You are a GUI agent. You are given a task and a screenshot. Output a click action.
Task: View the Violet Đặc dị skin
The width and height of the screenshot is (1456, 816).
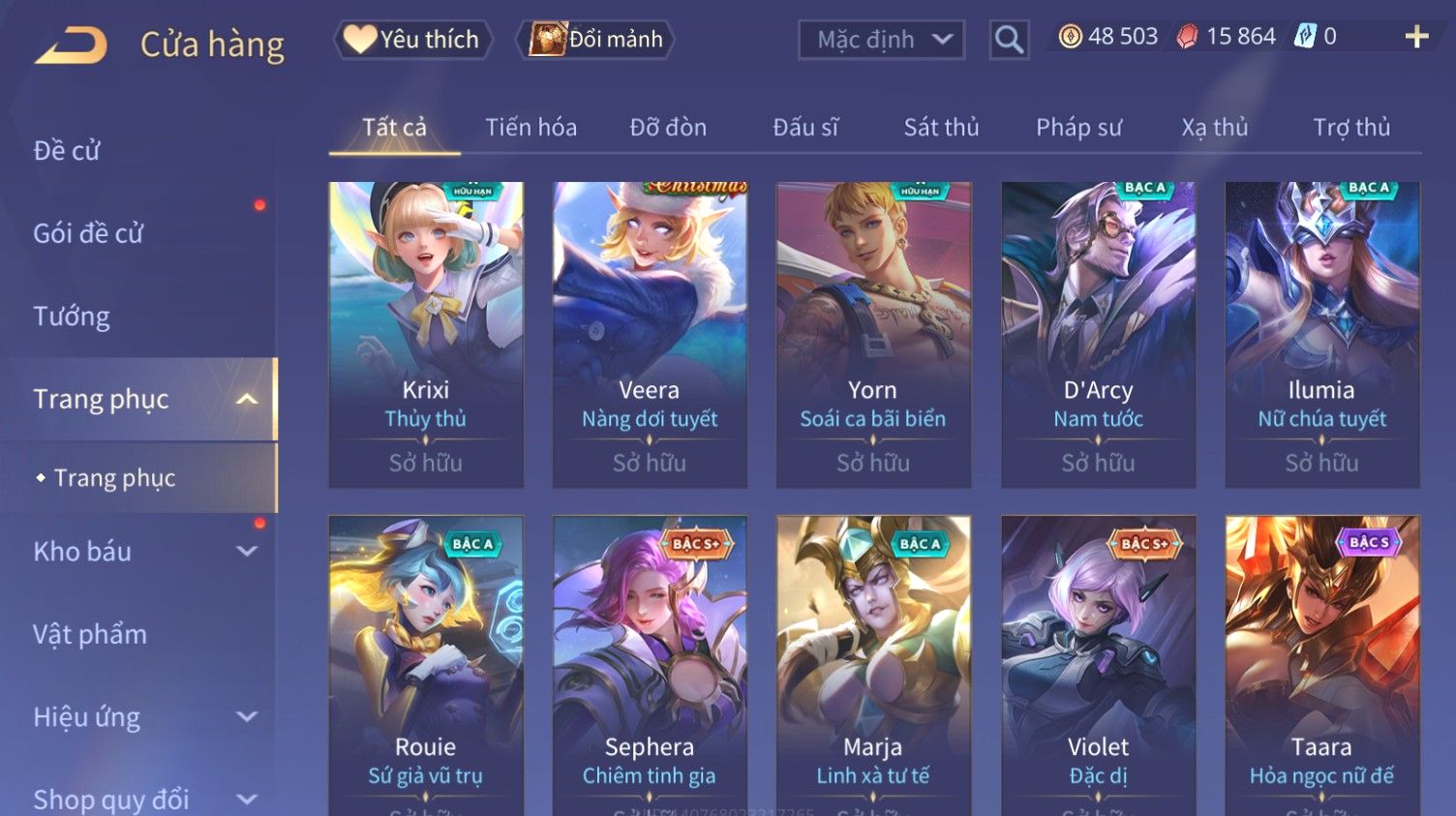click(x=1098, y=668)
